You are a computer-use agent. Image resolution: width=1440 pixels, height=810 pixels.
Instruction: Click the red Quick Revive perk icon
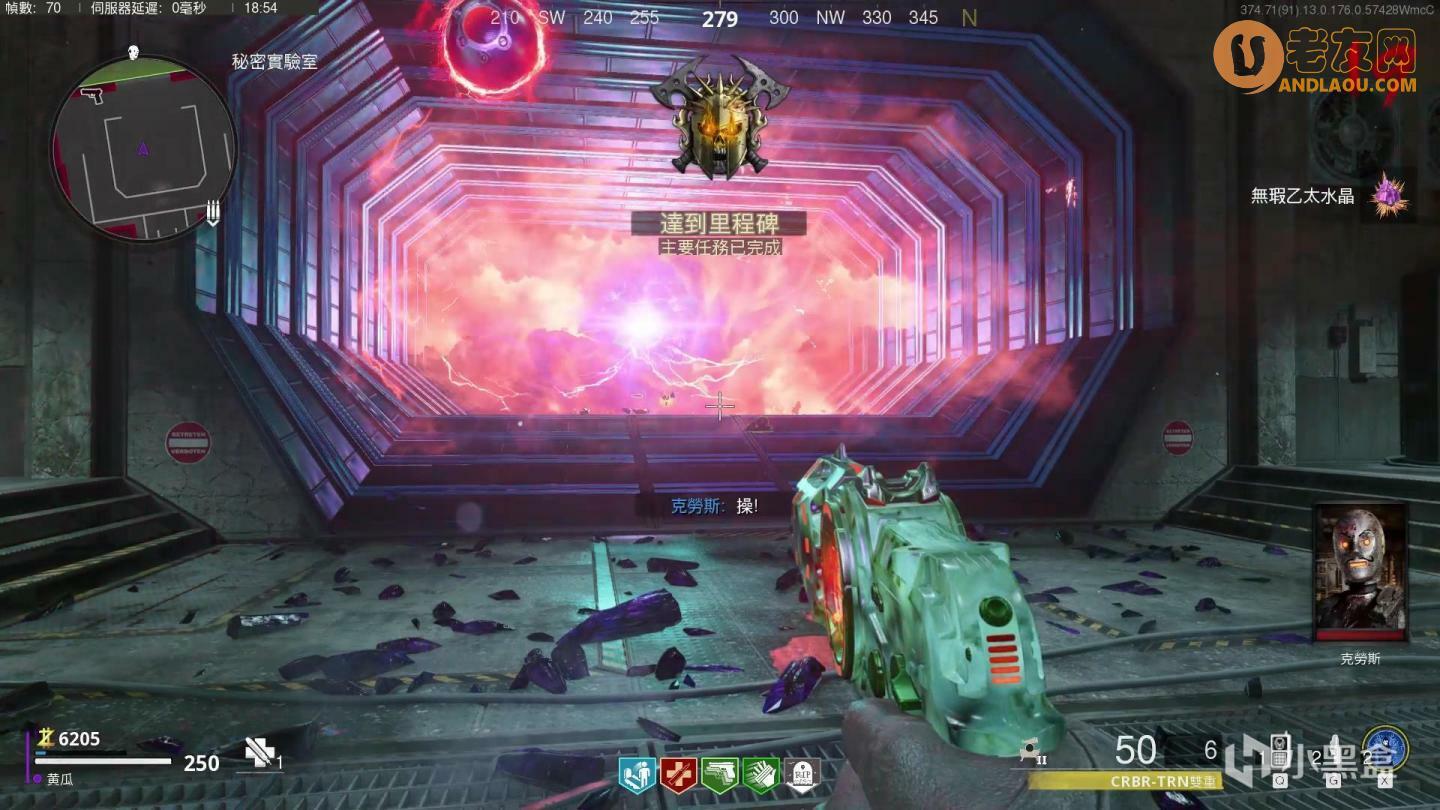point(677,774)
